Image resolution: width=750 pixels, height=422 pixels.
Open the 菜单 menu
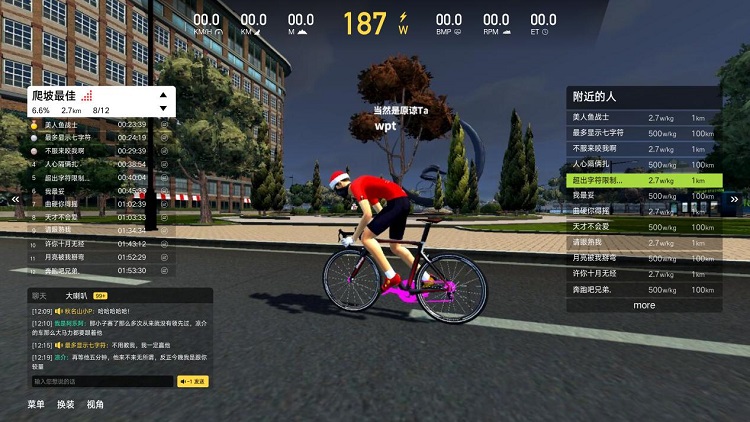point(36,405)
